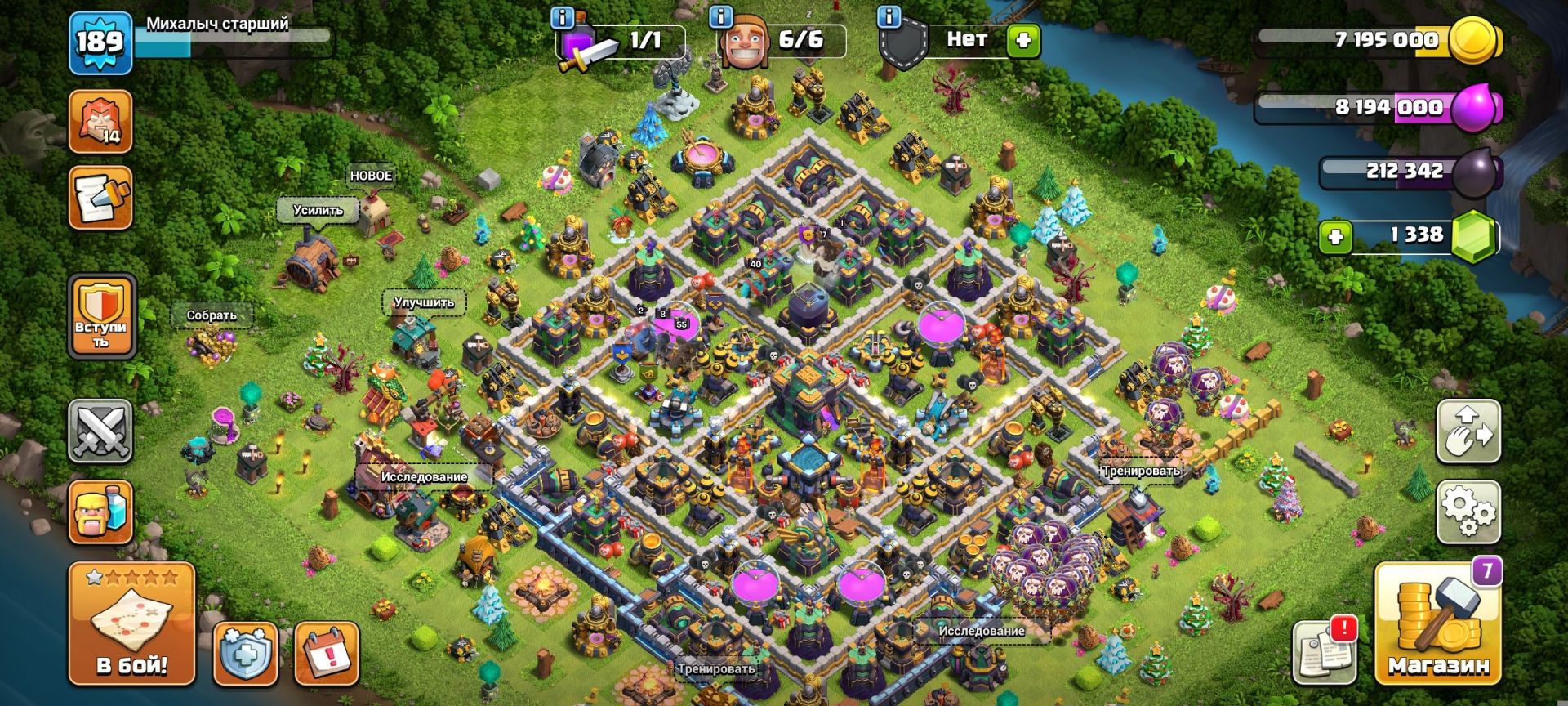The width and height of the screenshot is (1568, 706).
Task: Open army training via barbarian icon
Action: point(100,512)
